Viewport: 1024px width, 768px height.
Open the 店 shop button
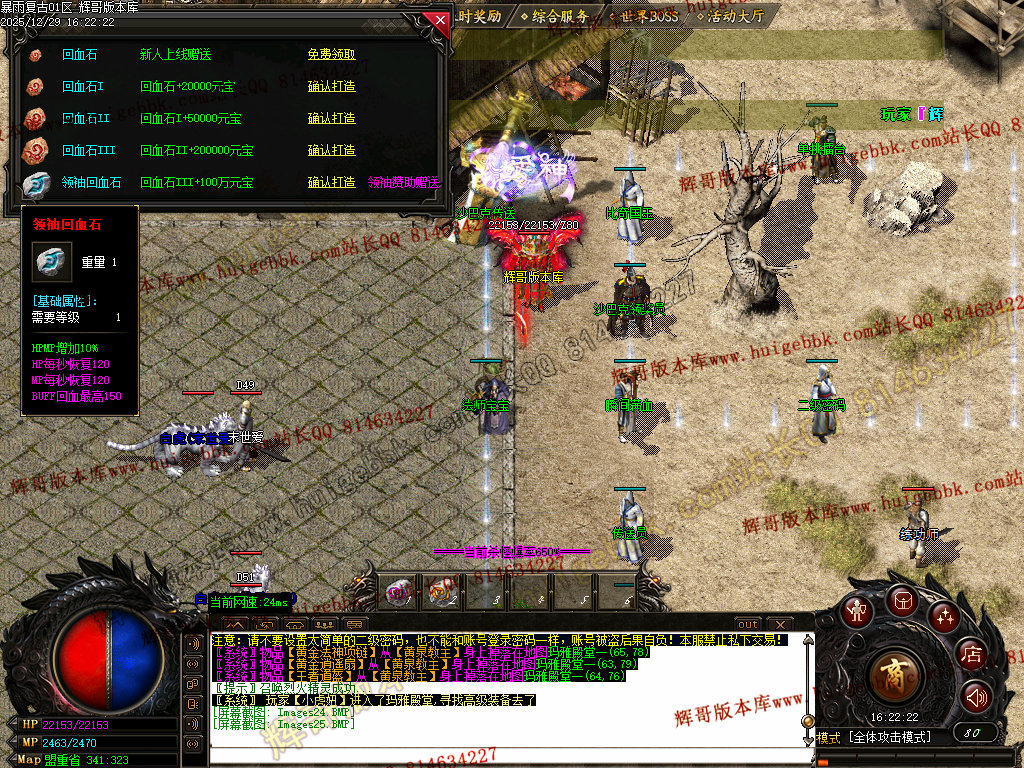[x=971, y=655]
